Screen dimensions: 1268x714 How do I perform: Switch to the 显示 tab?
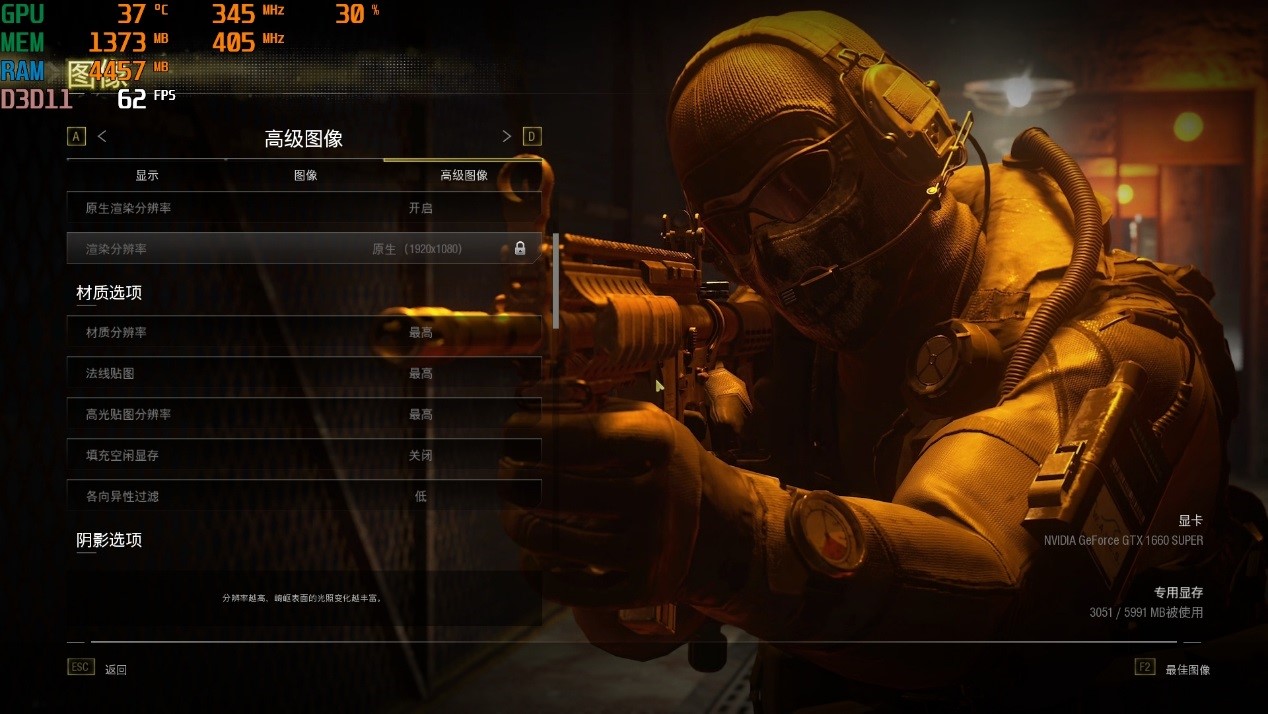pyautogui.click(x=147, y=175)
